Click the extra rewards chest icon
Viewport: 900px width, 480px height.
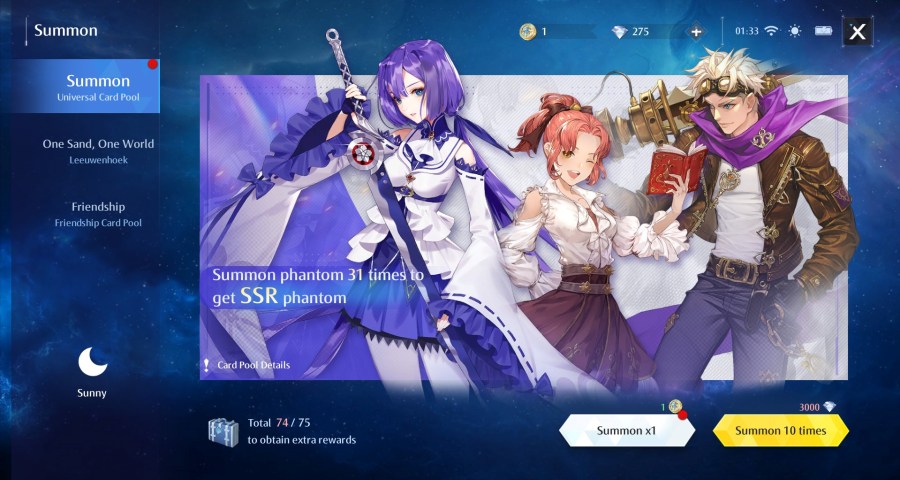(223, 431)
